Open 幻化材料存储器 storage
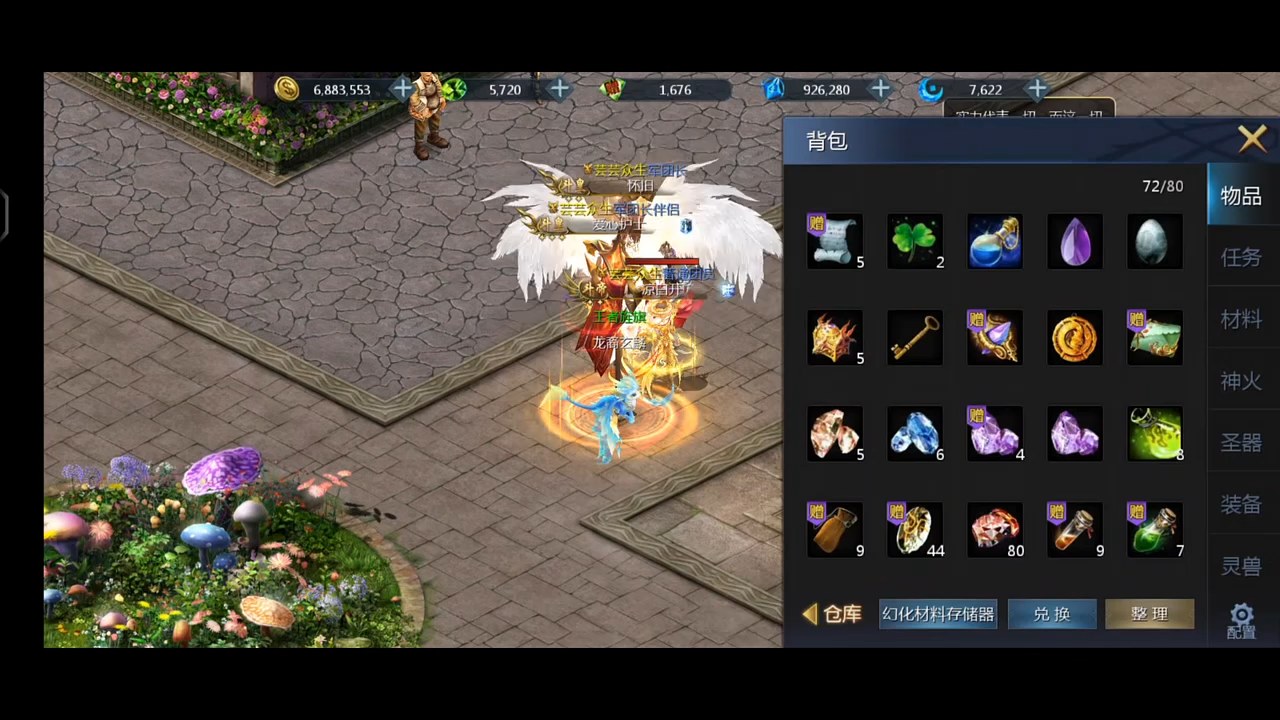1280x720 pixels. tap(937, 614)
